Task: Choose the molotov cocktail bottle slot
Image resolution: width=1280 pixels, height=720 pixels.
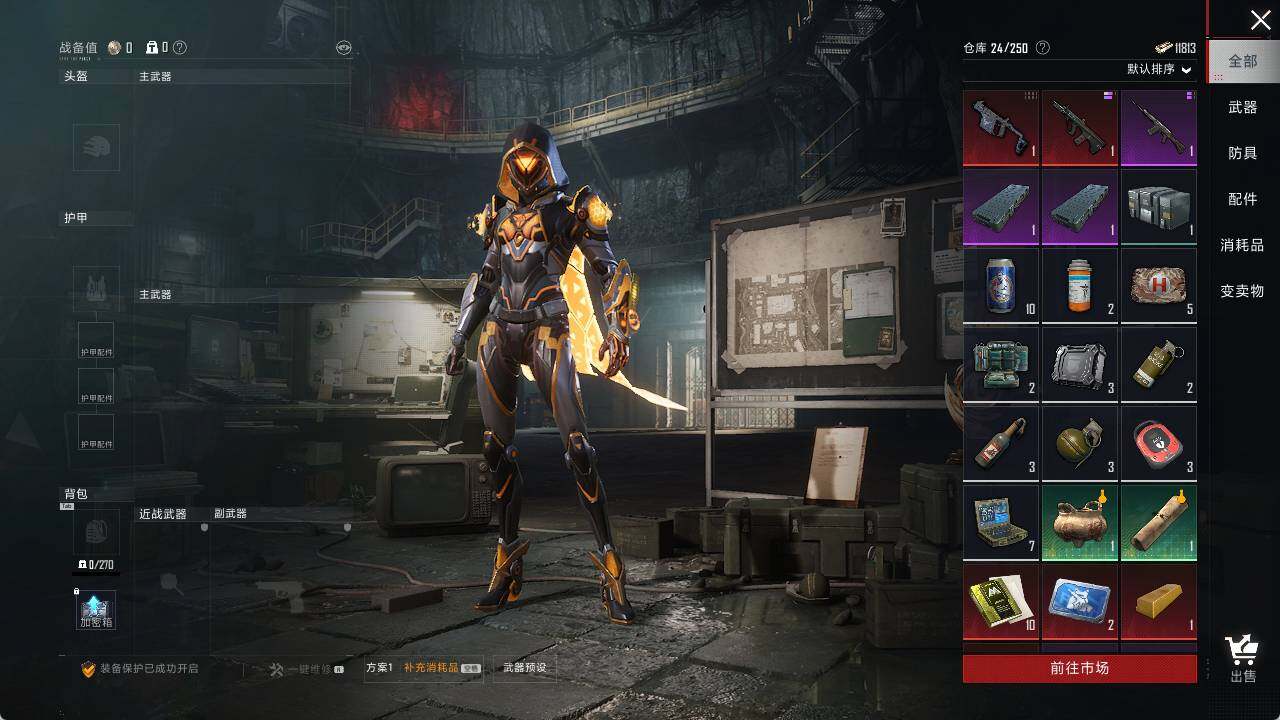Action: click(x=1001, y=444)
